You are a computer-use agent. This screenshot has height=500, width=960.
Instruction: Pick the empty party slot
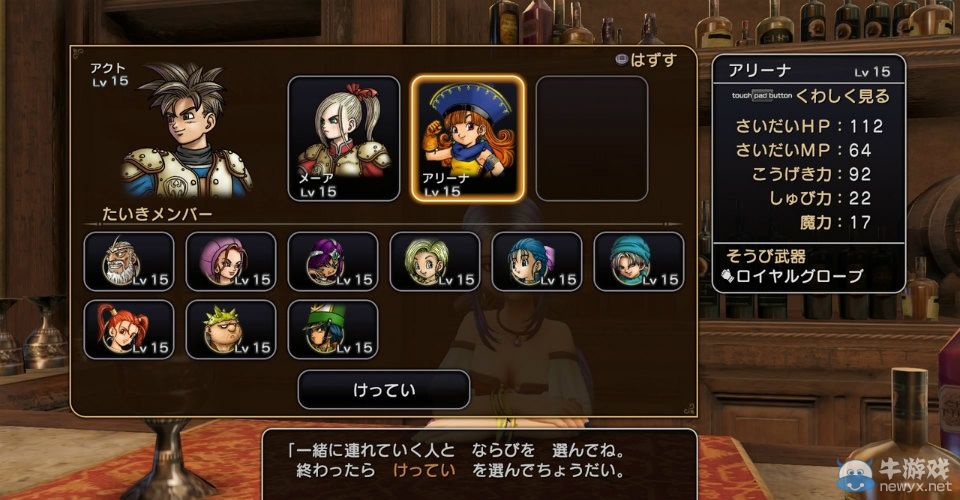pos(591,138)
